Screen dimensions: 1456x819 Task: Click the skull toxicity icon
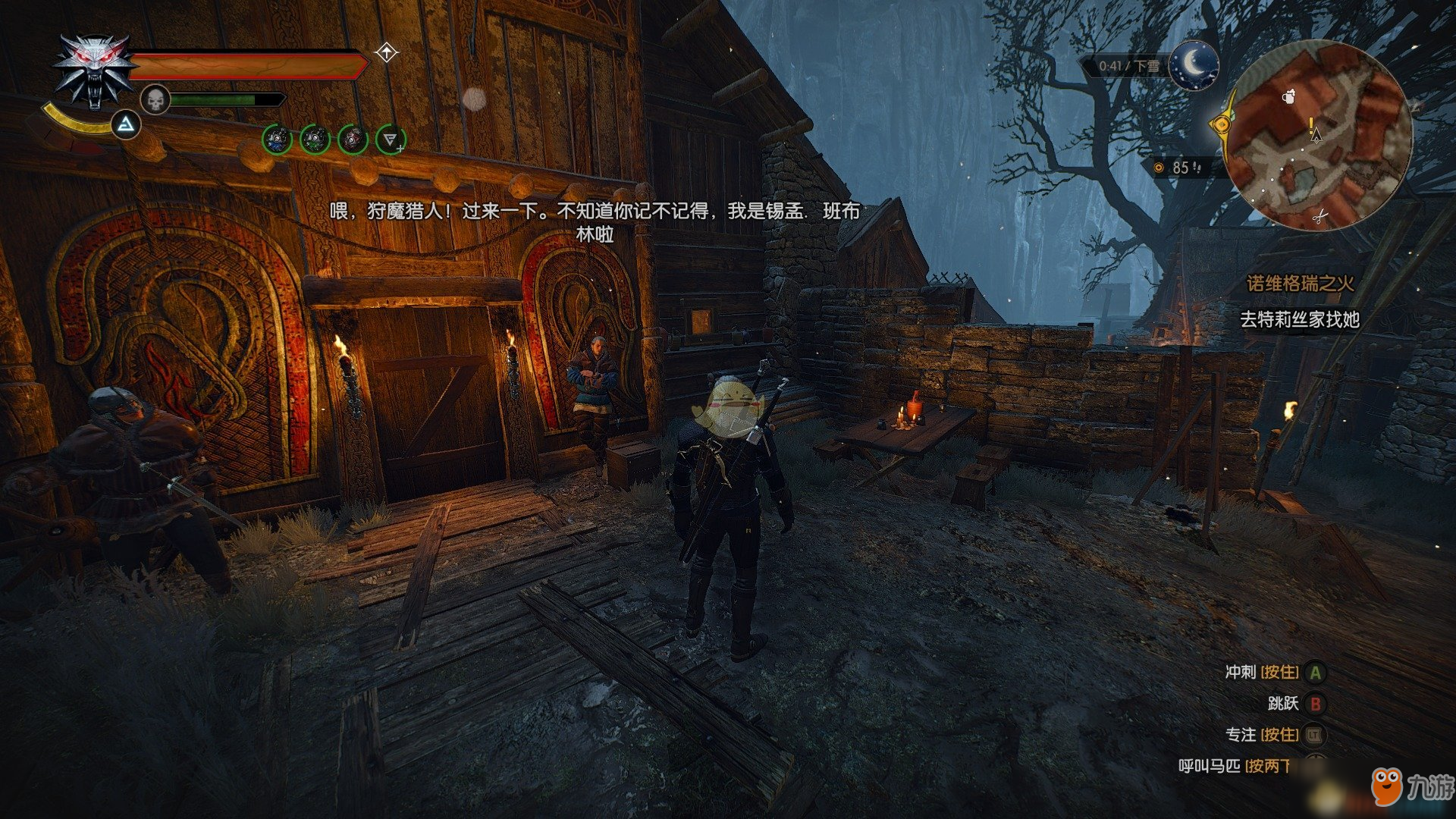coord(155,99)
